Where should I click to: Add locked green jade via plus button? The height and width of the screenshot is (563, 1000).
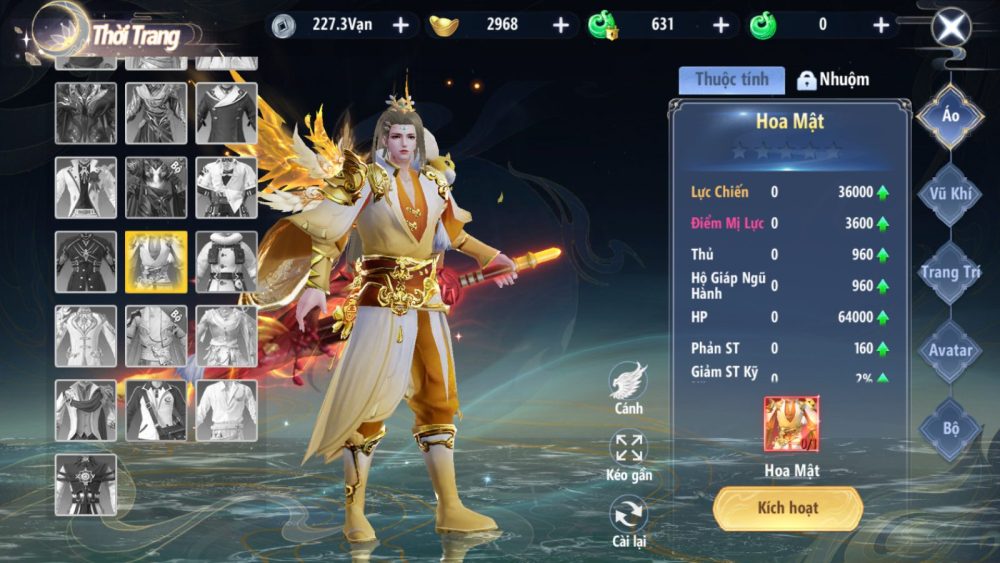pyautogui.click(x=721, y=25)
